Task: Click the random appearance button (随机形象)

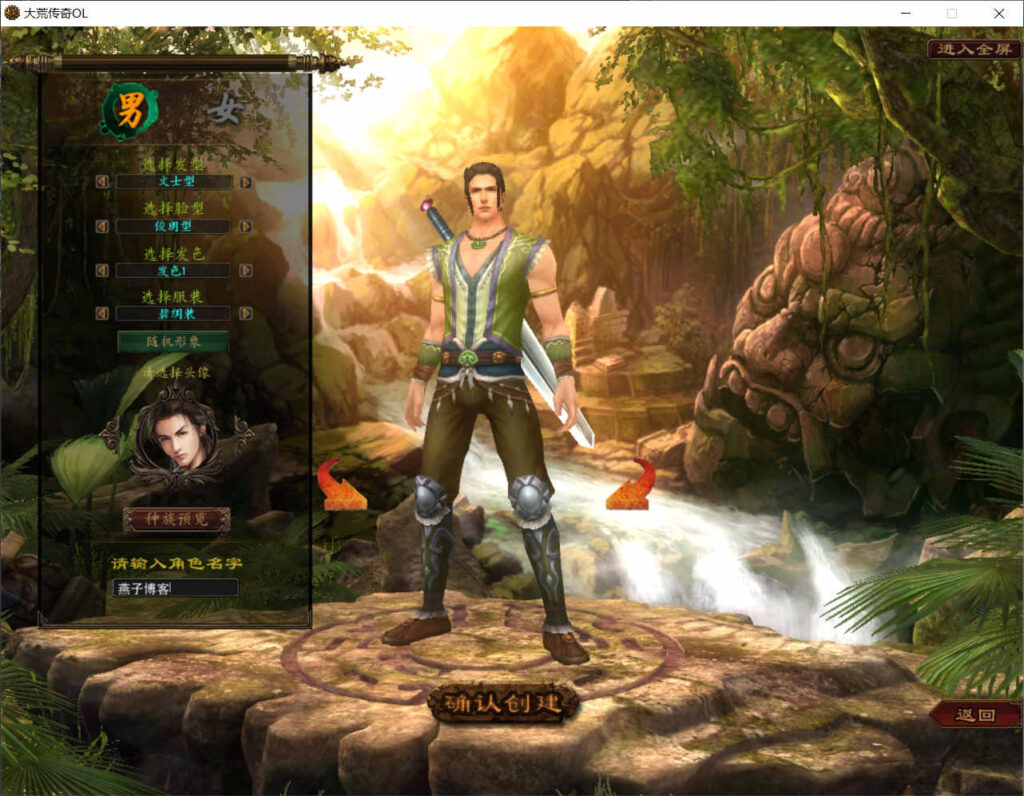Action: 173,342
